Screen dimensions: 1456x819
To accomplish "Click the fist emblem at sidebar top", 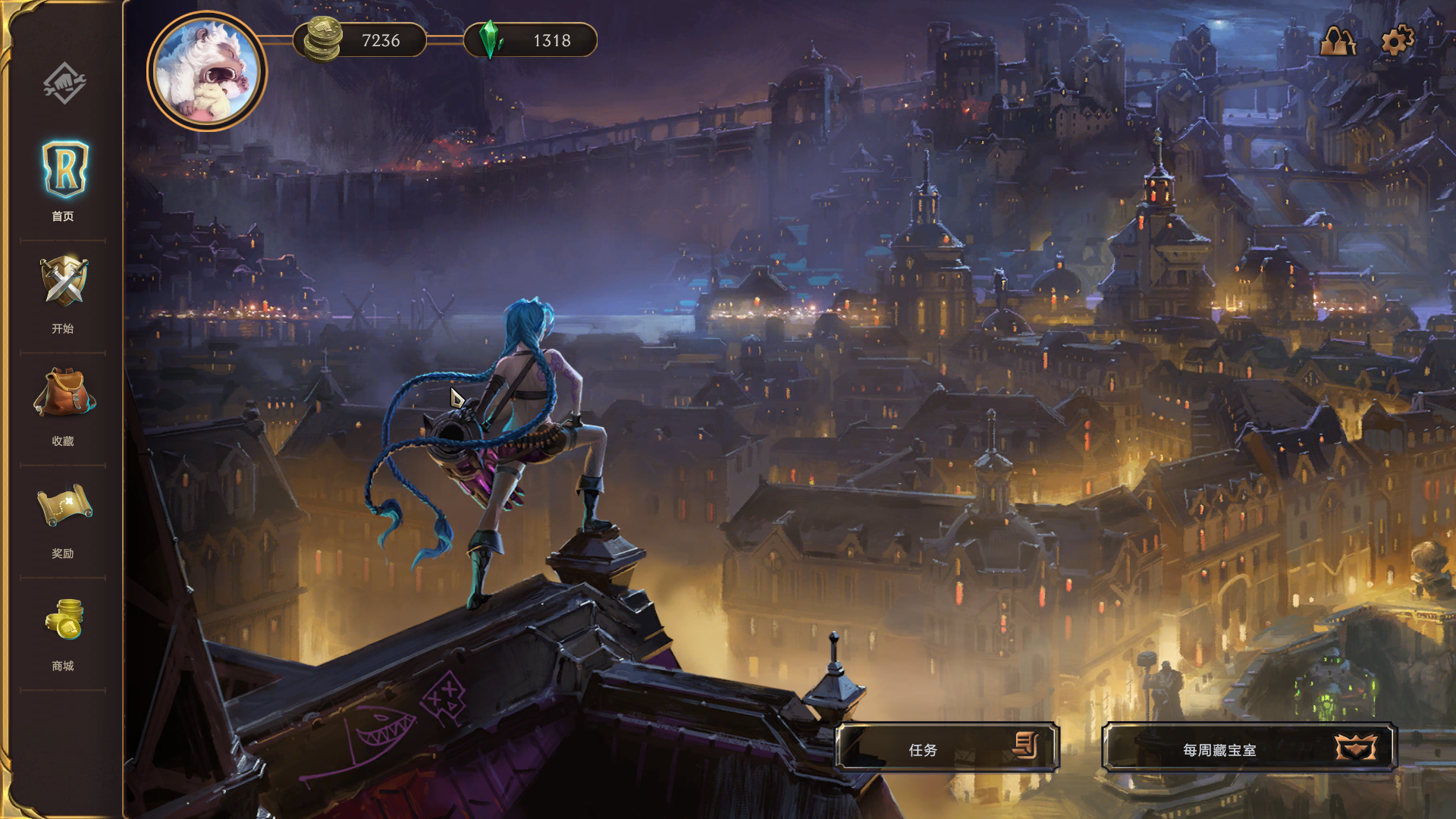I will point(64,82).
